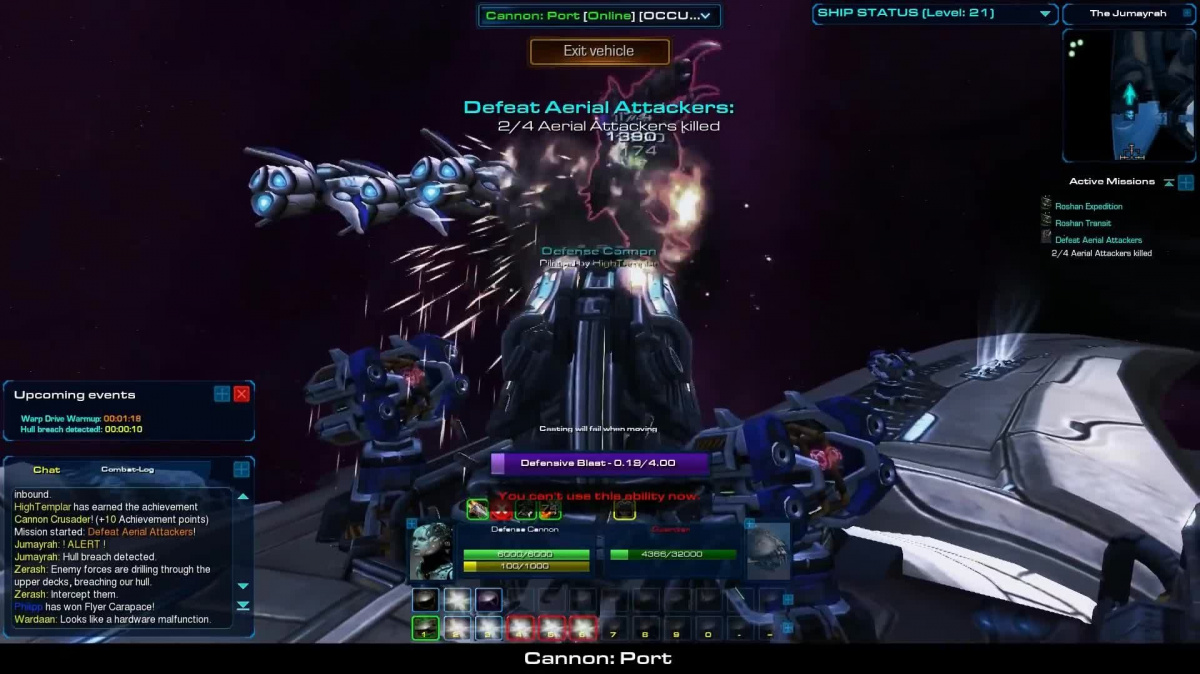Screen dimensions: 1200x674
Task: Jump to the bottom of chat
Action: point(243,605)
